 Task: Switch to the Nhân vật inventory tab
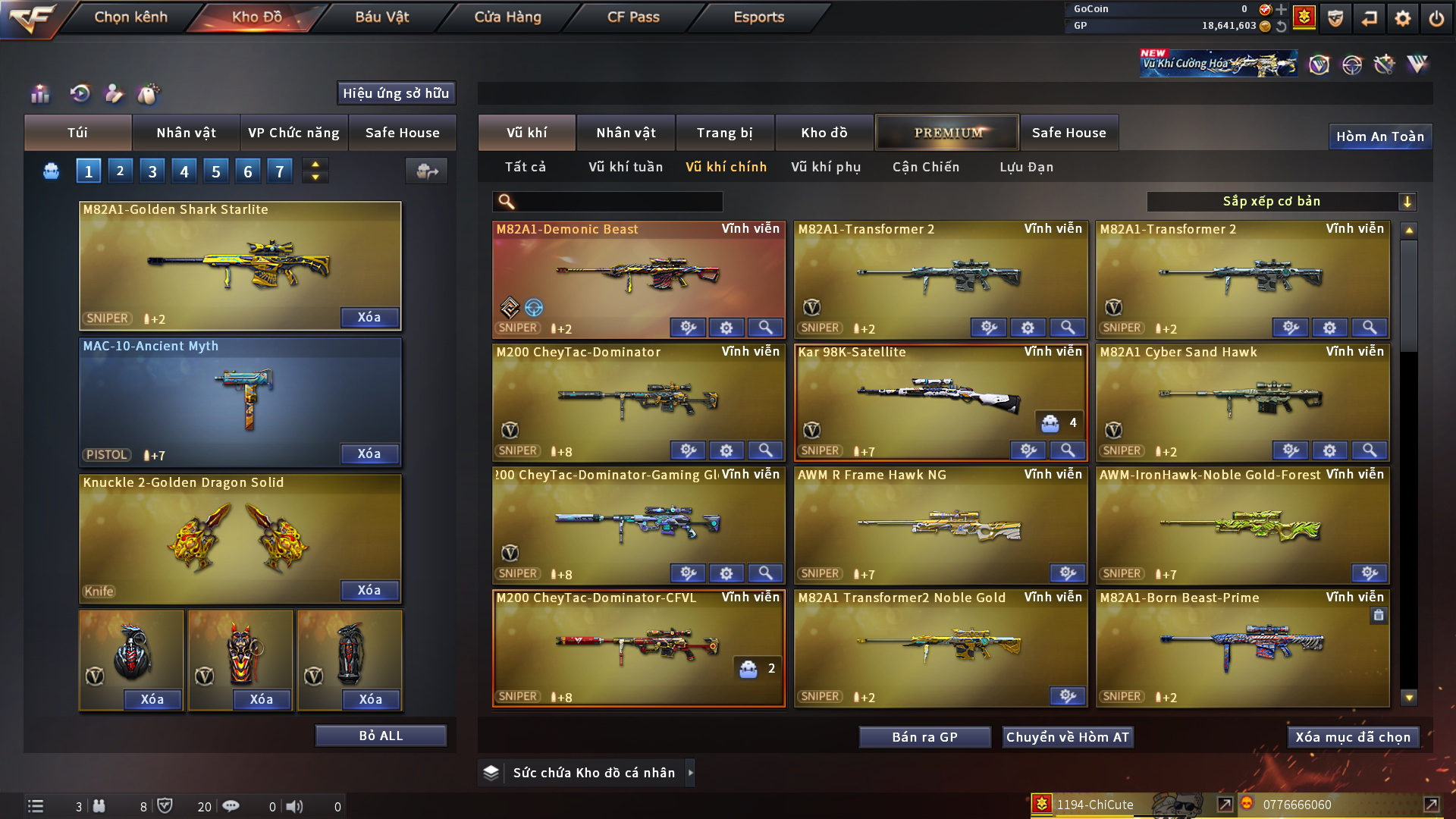click(x=625, y=133)
